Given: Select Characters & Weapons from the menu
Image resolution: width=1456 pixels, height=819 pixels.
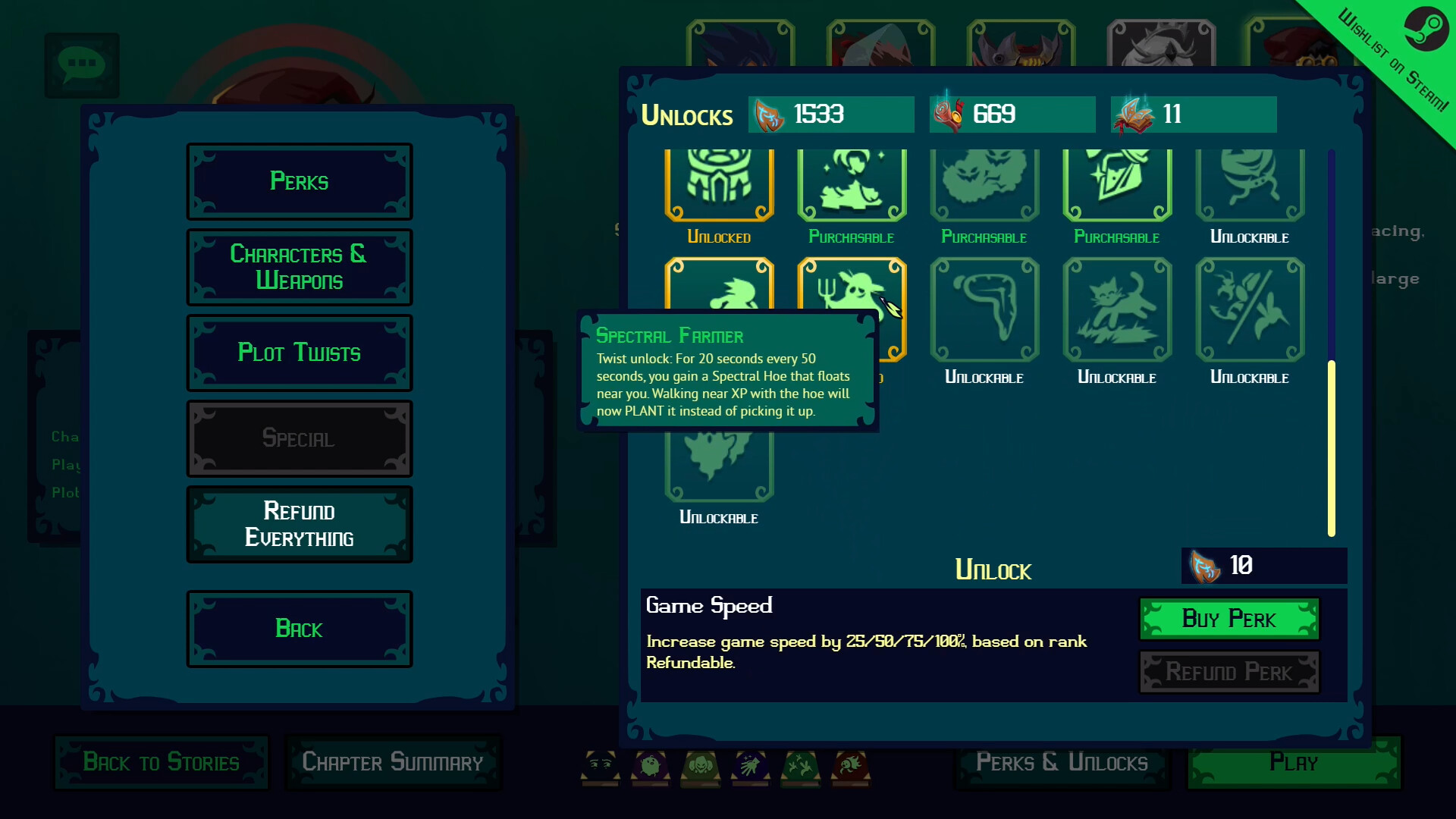Looking at the screenshot, I should (x=299, y=266).
